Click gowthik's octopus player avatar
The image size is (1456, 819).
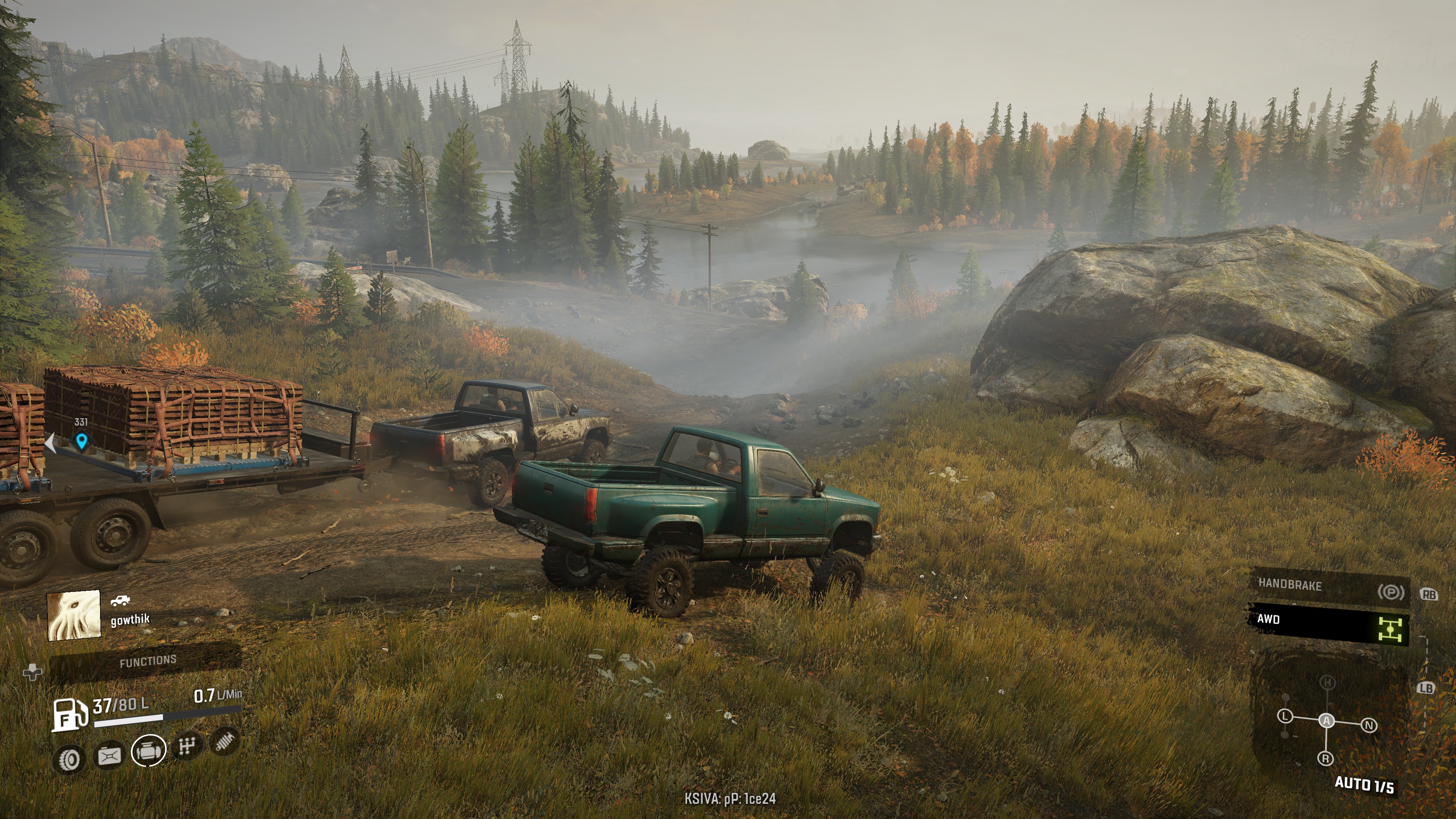coord(74,615)
